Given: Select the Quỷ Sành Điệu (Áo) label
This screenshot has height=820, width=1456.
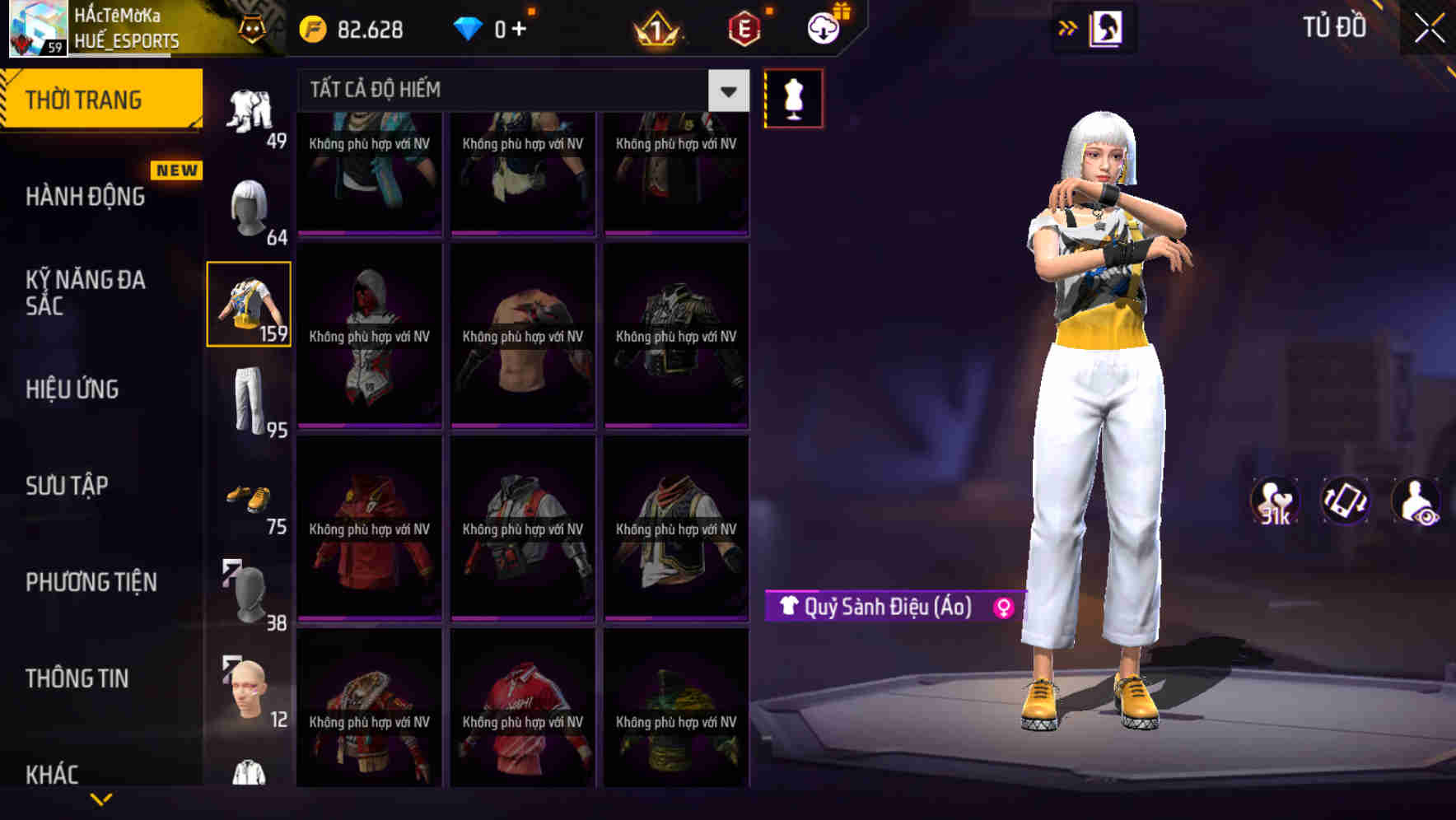Looking at the screenshot, I should tap(892, 608).
